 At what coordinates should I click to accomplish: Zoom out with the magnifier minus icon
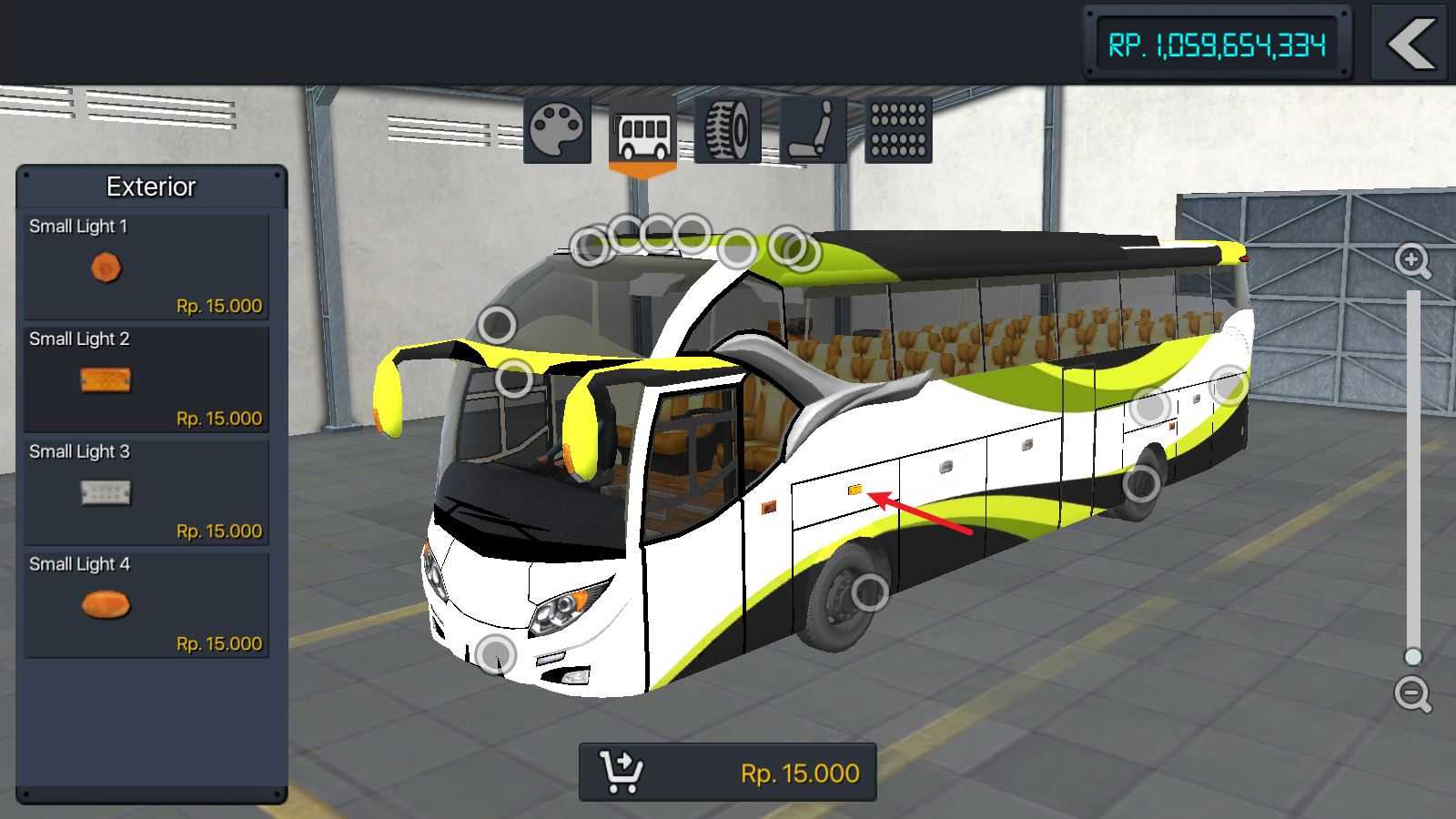pos(1412,694)
